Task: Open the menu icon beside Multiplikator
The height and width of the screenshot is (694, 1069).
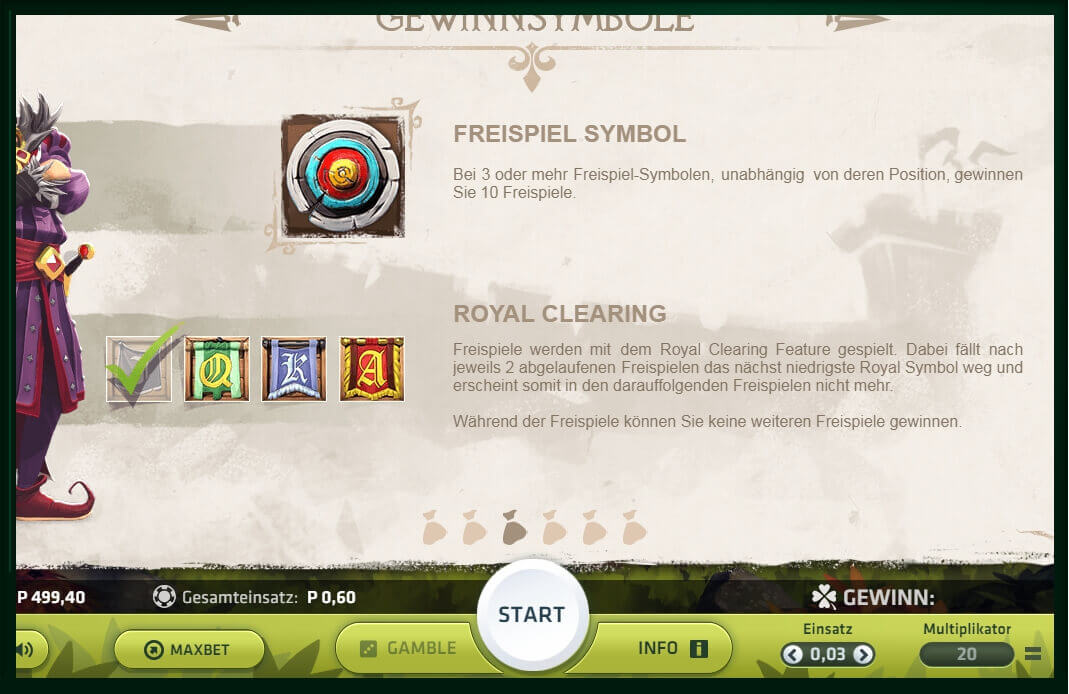Action: tap(1033, 655)
